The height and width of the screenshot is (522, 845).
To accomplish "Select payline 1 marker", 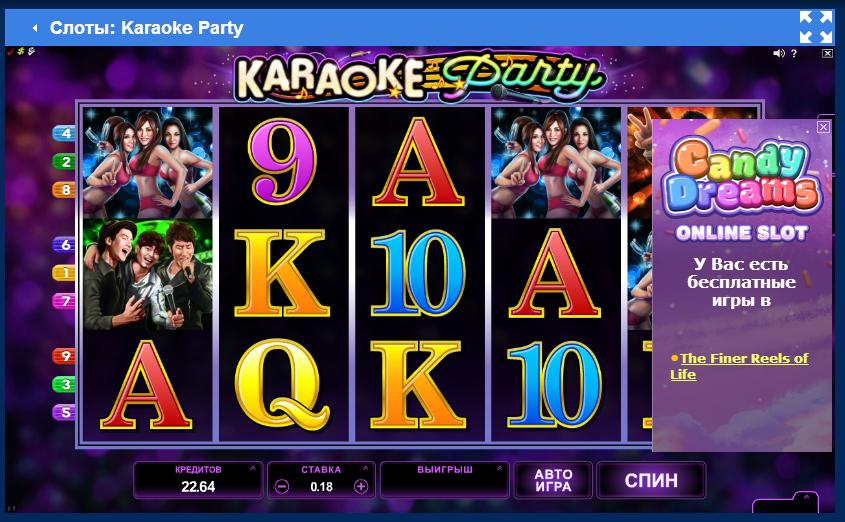I will coord(65,272).
